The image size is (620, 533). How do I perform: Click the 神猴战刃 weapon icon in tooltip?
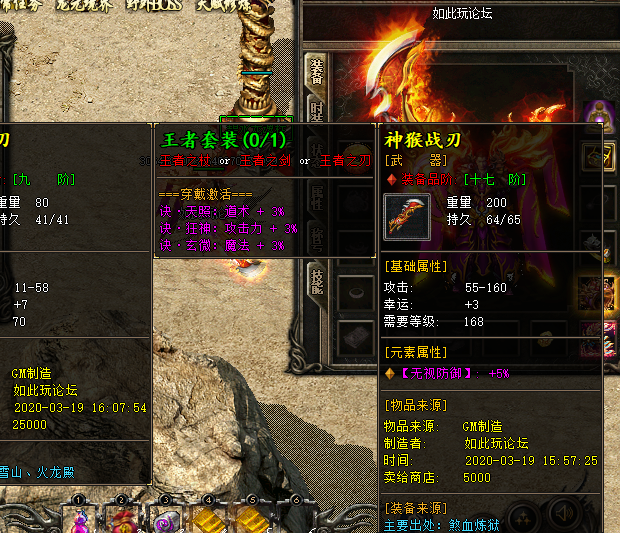[408, 217]
